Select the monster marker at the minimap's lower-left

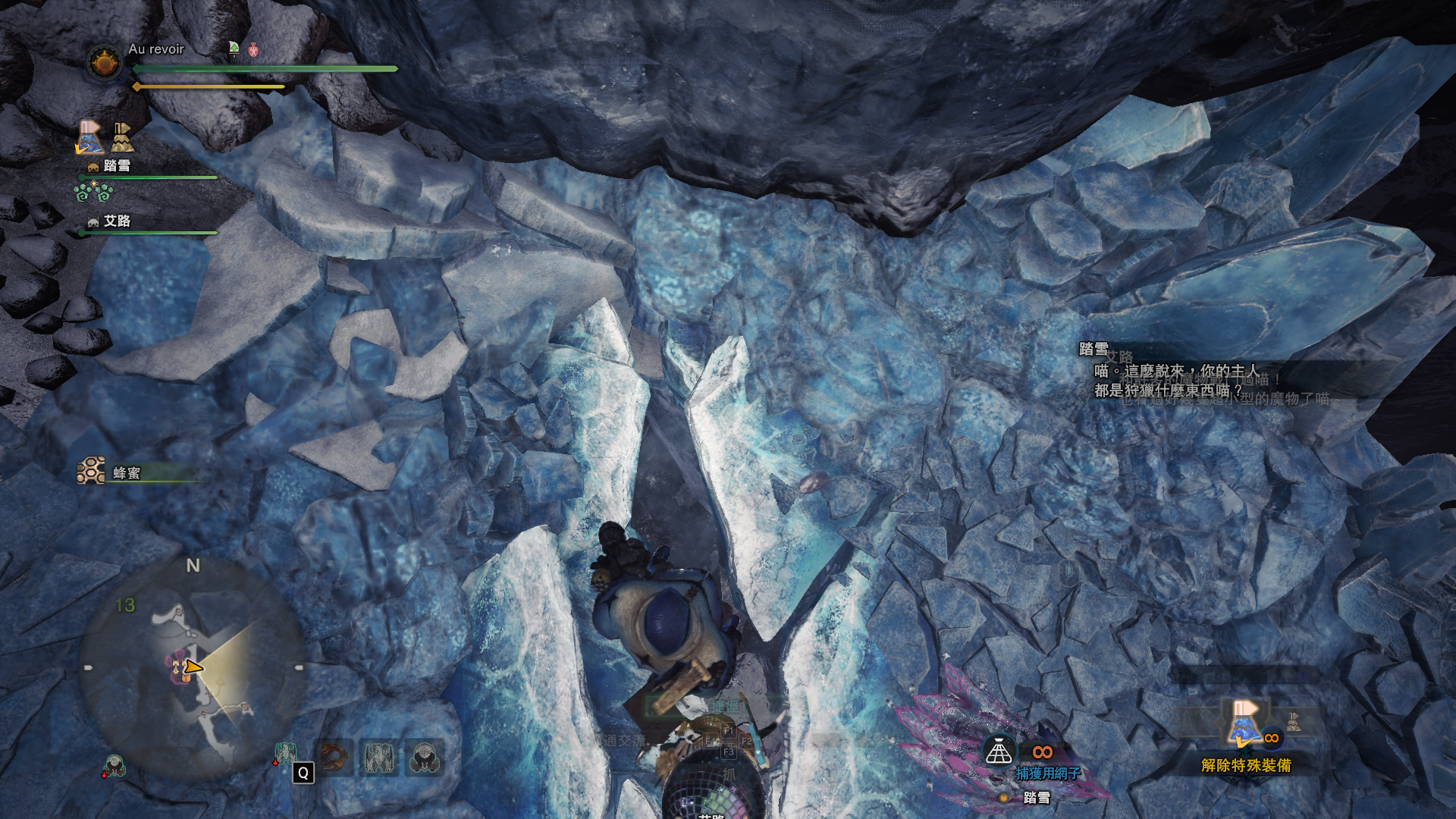click(114, 766)
